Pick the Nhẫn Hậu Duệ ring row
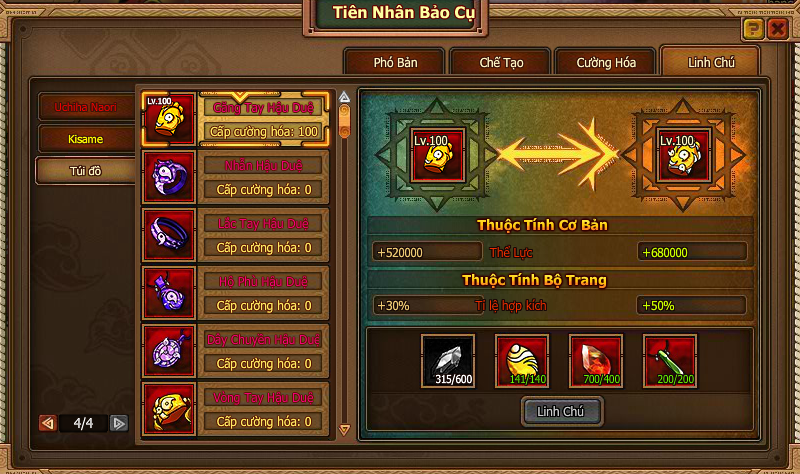The image size is (800, 474). 236,178
